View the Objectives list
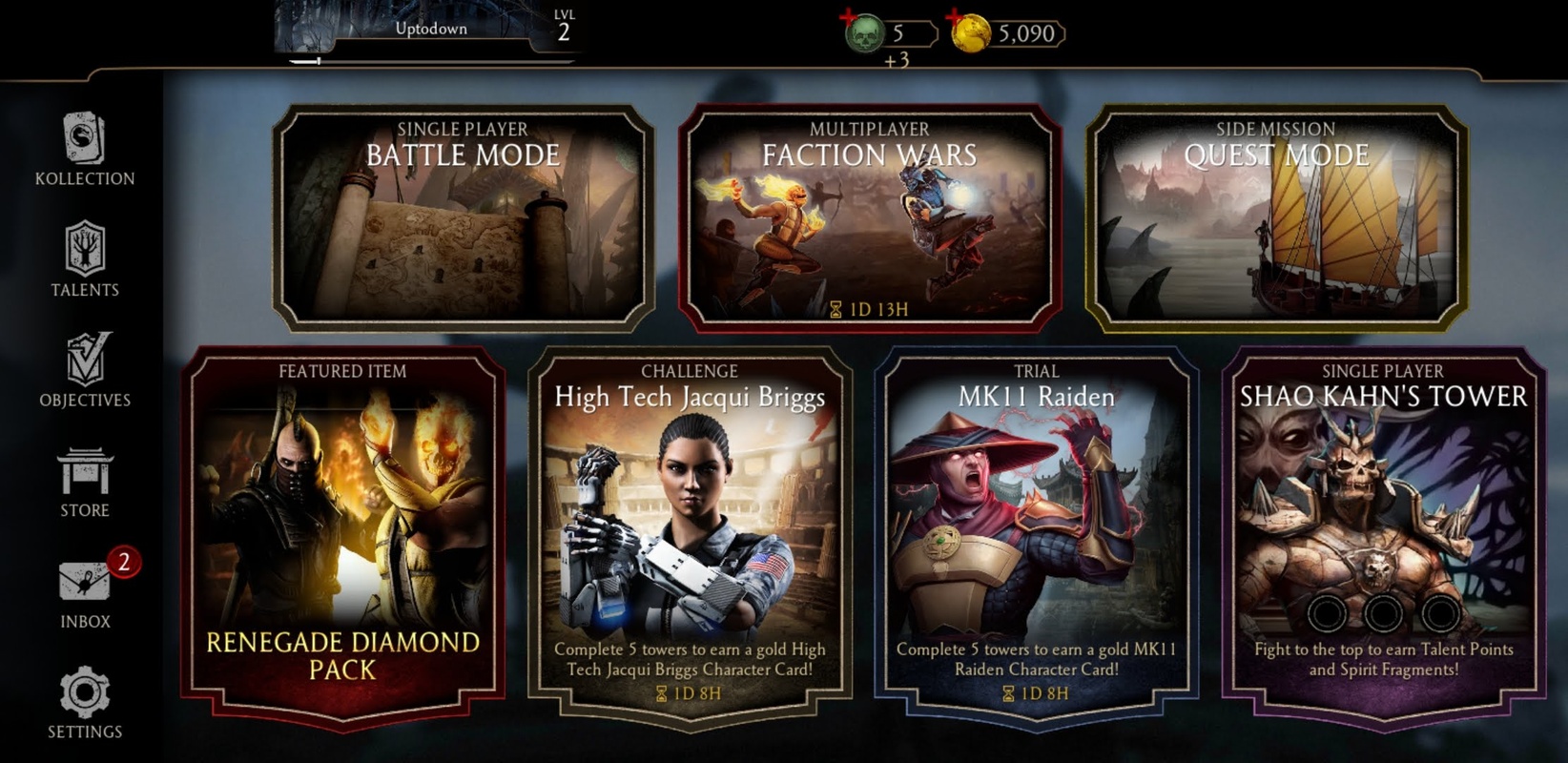The image size is (1568, 763). click(x=85, y=370)
